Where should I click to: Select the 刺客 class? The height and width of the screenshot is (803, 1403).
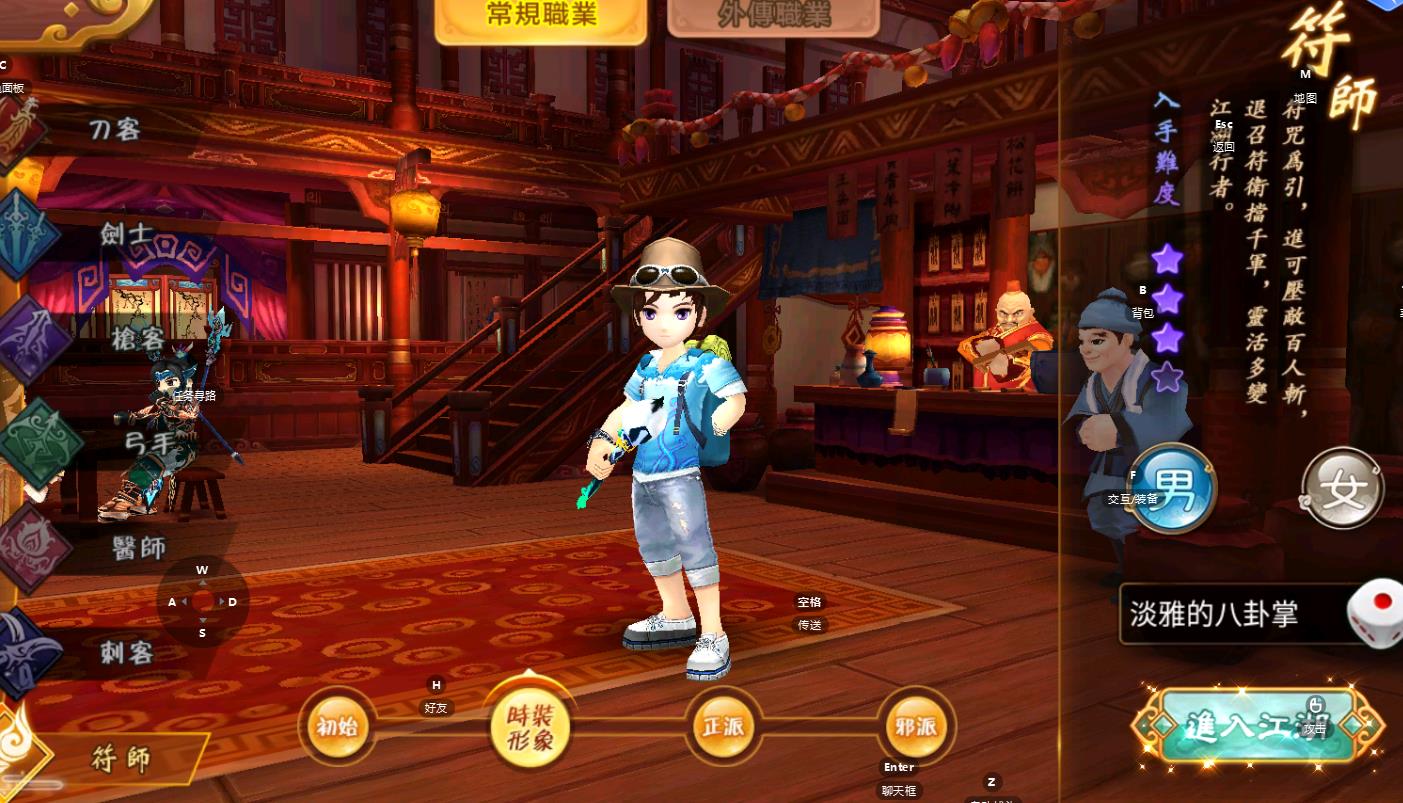[x=126, y=653]
